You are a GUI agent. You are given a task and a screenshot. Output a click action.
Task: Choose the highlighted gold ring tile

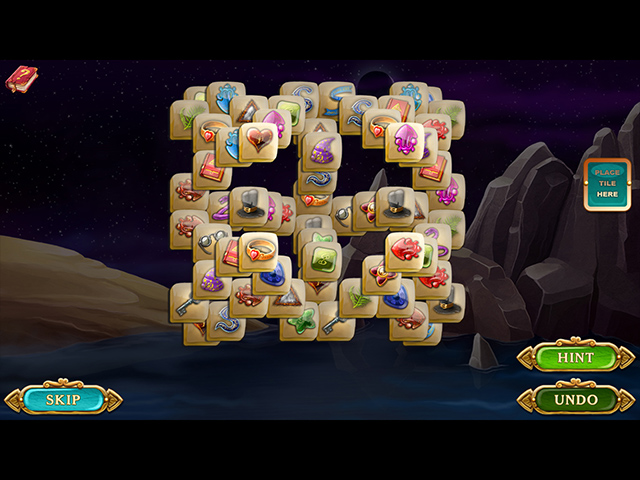pos(258,250)
